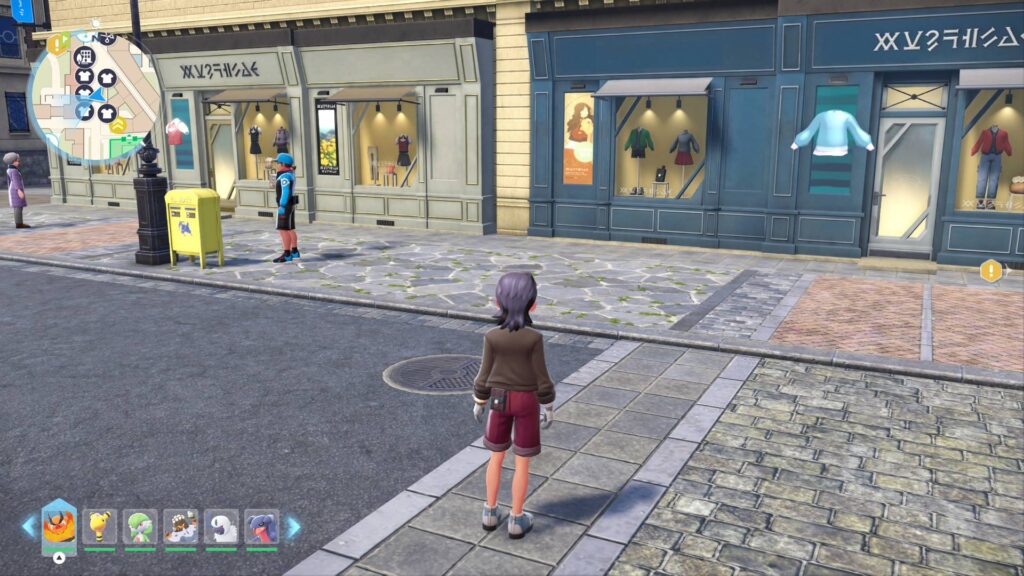This screenshot has width=1024, height=576.
Task: Click the yellow exclamation alert at the screen edge
Action: [x=991, y=270]
